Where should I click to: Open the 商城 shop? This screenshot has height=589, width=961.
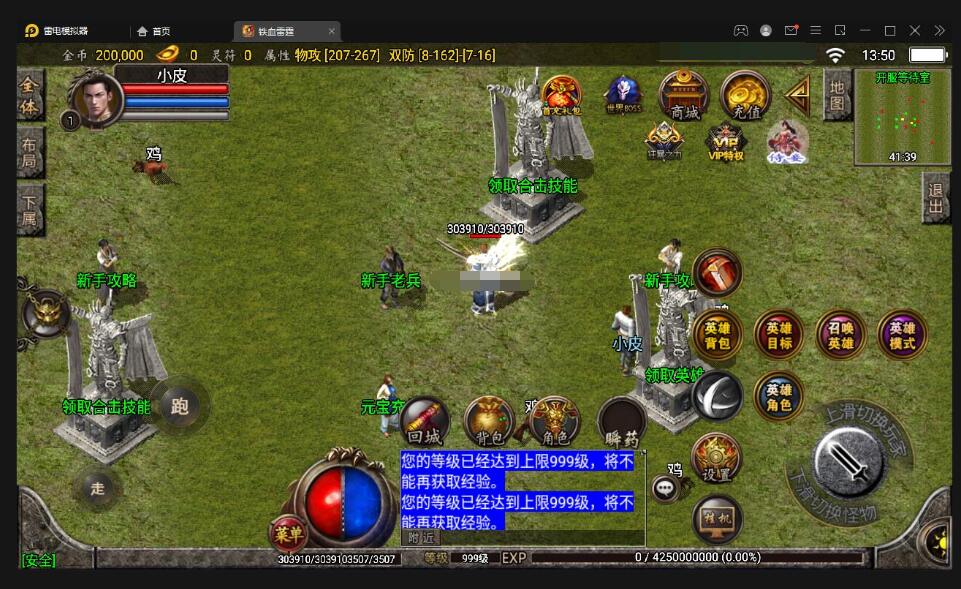(684, 94)
